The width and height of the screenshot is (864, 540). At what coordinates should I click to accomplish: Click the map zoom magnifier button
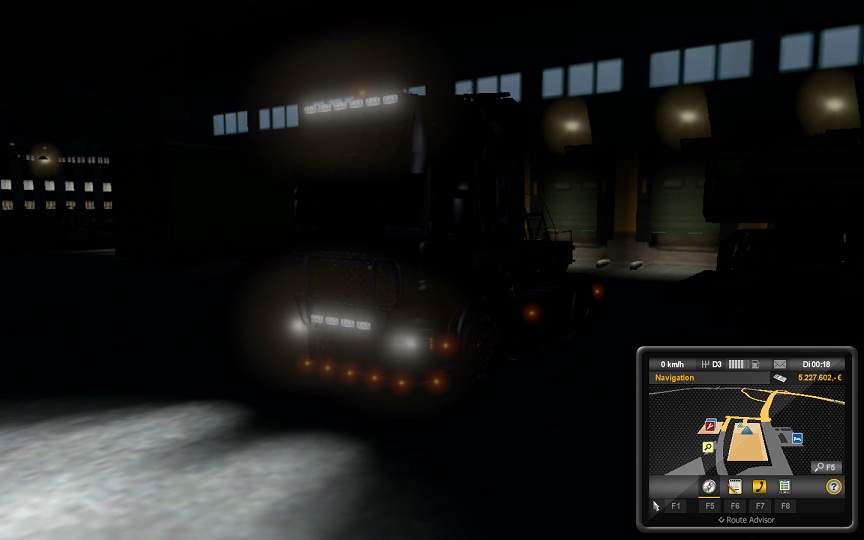coord(825,467)
